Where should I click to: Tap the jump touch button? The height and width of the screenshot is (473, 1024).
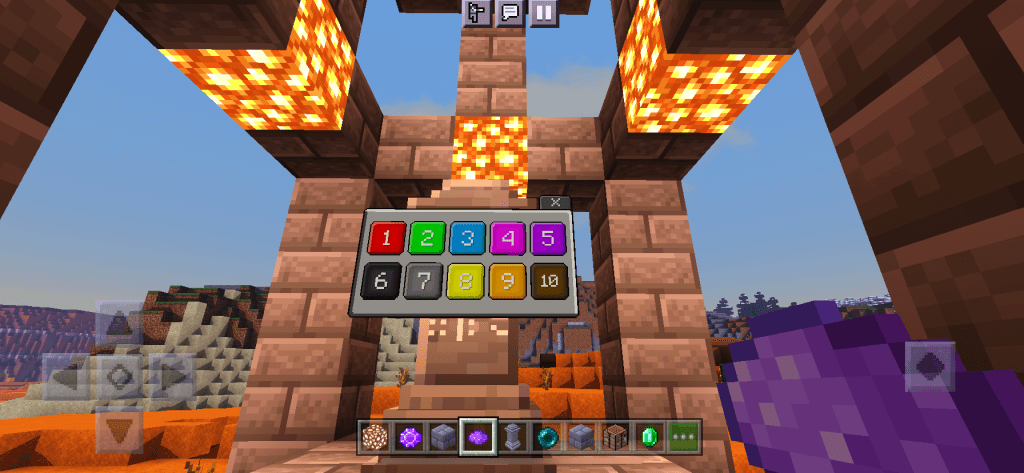coord(929,367)
